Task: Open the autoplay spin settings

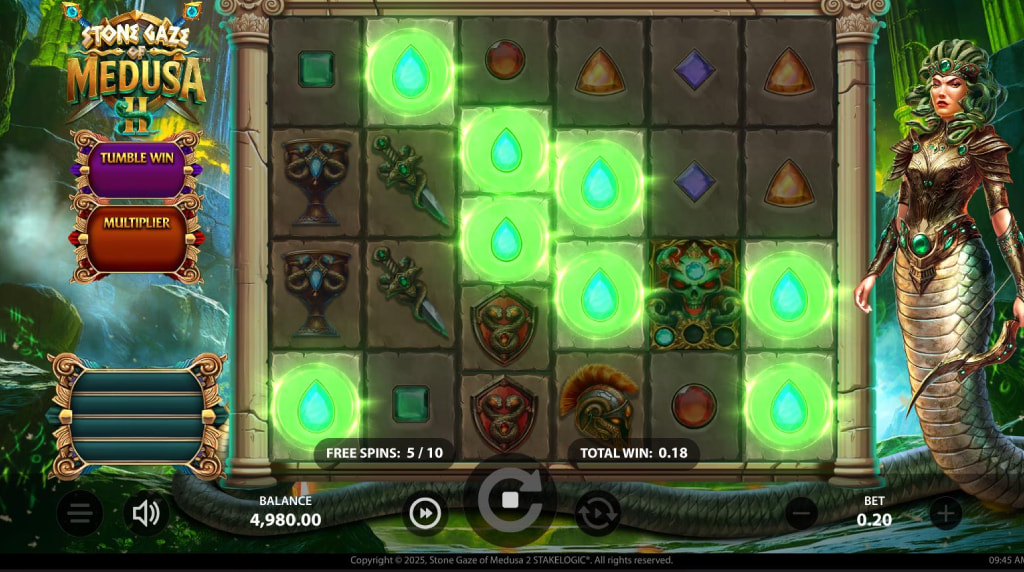Action: pyautogui.click(x=597, y=514)
